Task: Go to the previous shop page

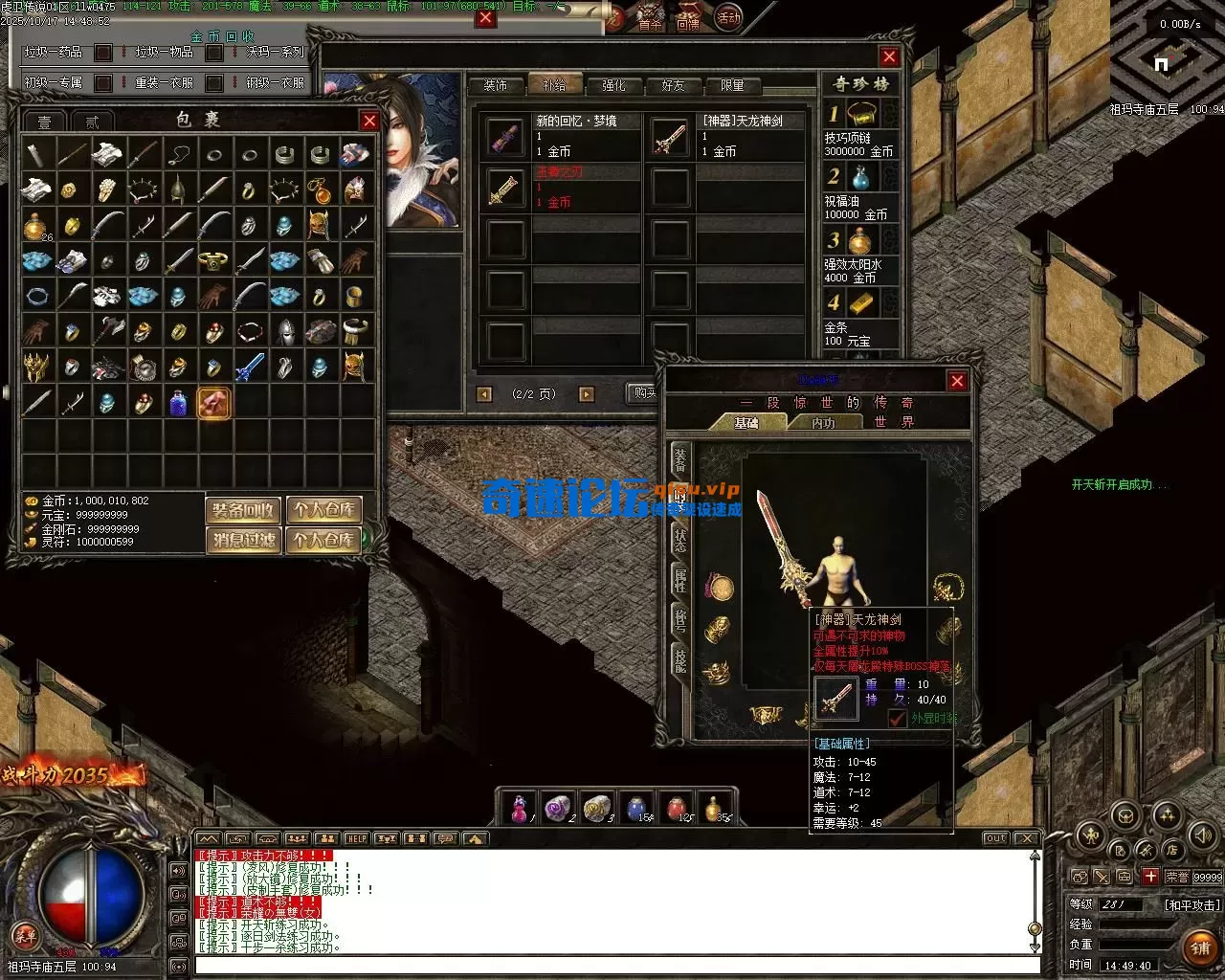Action: coord(484,394)
